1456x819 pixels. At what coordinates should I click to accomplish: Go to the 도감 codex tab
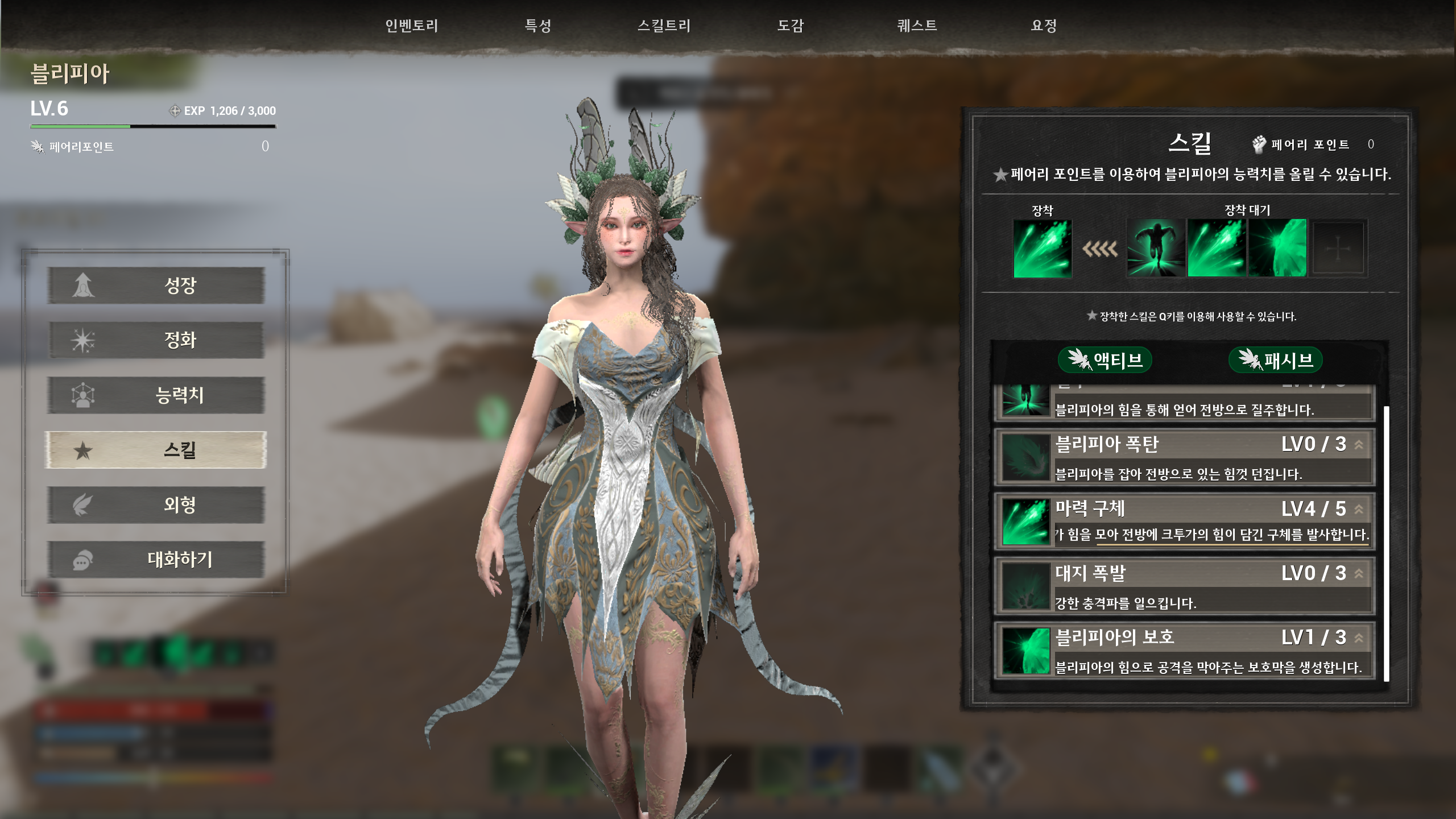point(791,26)
